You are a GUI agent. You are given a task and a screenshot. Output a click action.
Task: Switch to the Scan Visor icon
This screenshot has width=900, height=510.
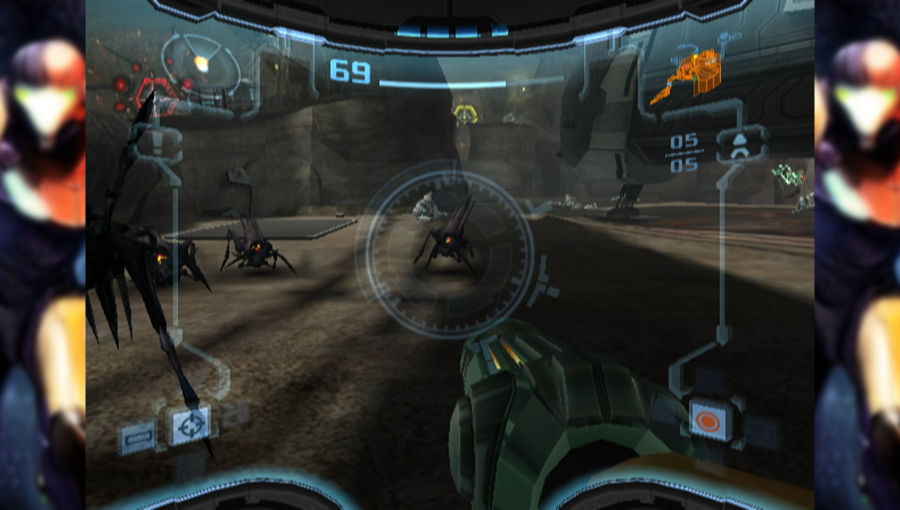pos(137,437)
